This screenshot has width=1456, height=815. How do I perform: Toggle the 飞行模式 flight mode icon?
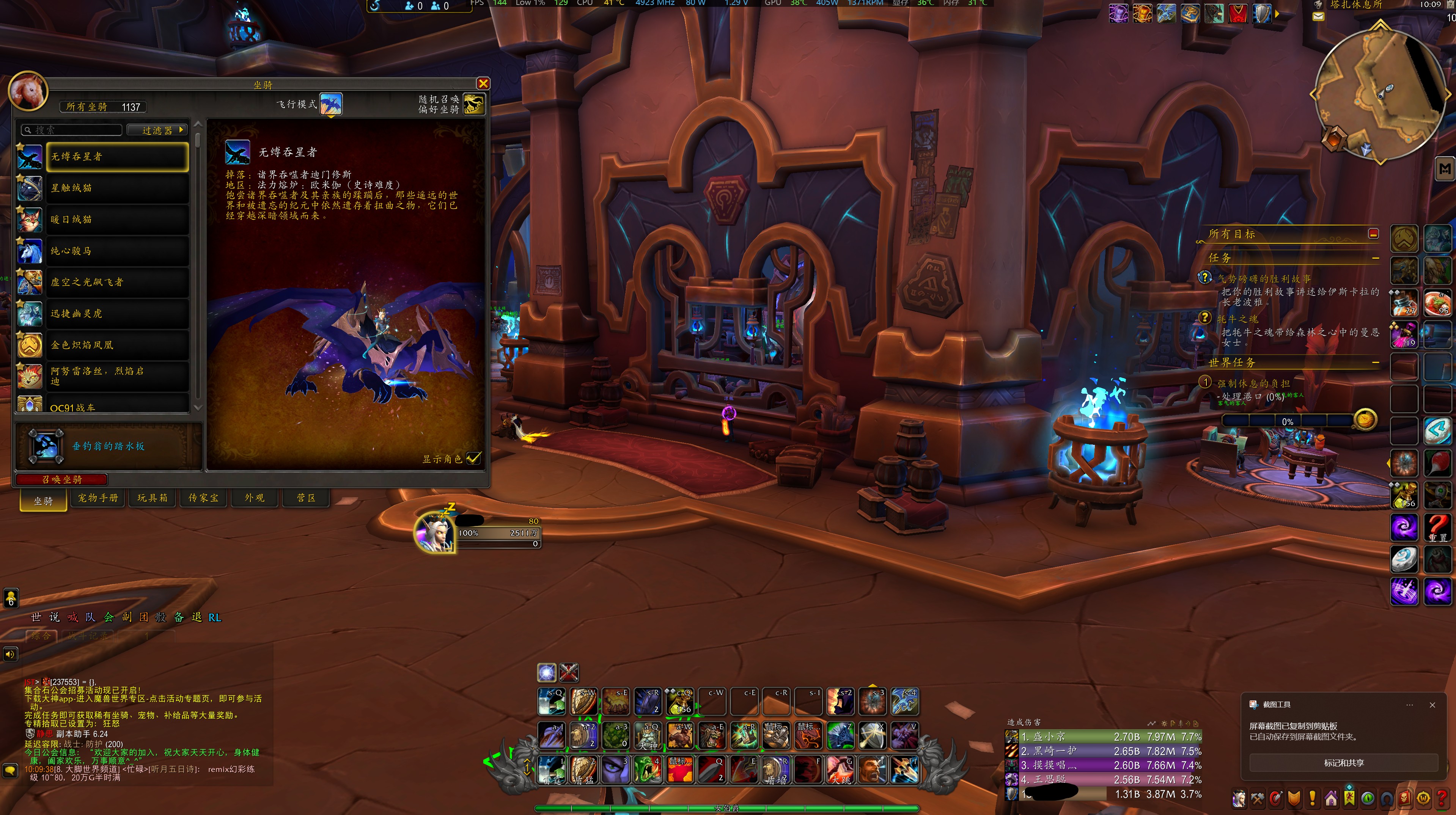[331, 104]
